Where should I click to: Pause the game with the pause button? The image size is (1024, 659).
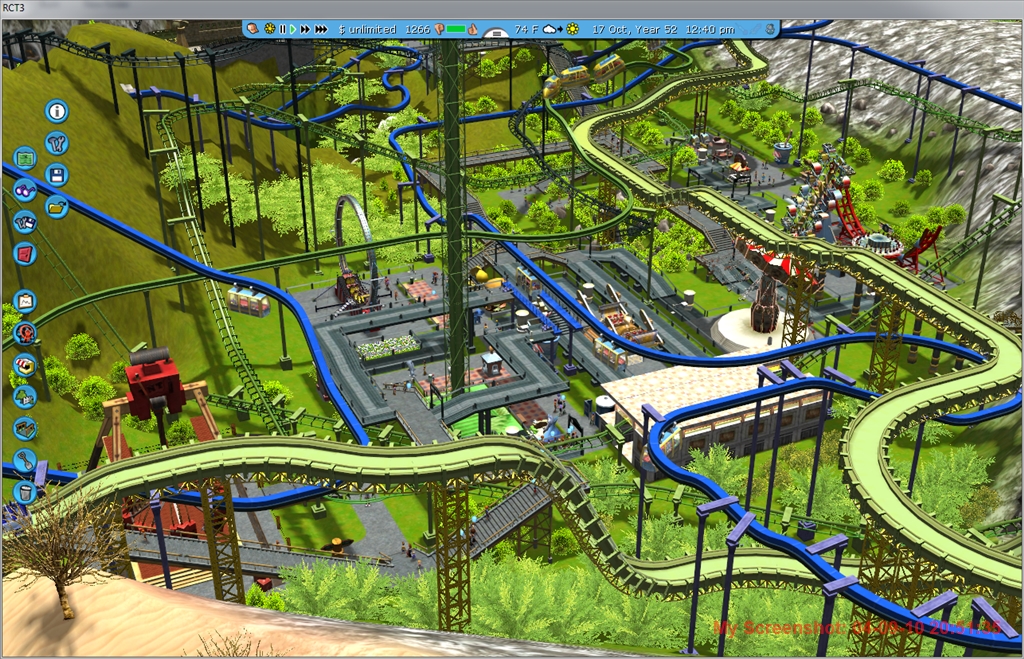click(x=282, y=29)
